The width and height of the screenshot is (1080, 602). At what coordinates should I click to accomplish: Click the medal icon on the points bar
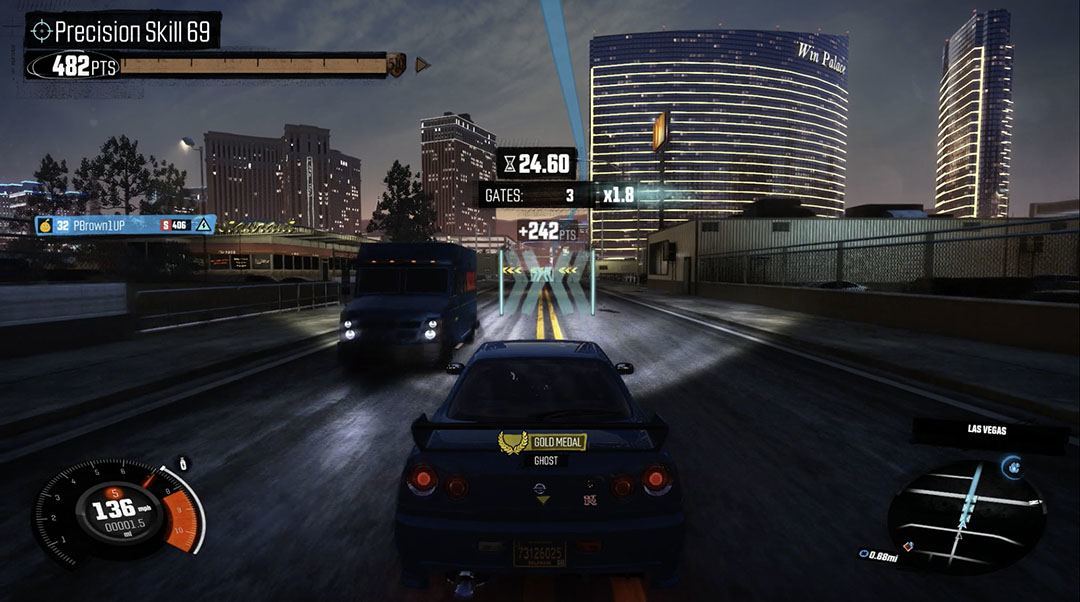click(397, 65)
